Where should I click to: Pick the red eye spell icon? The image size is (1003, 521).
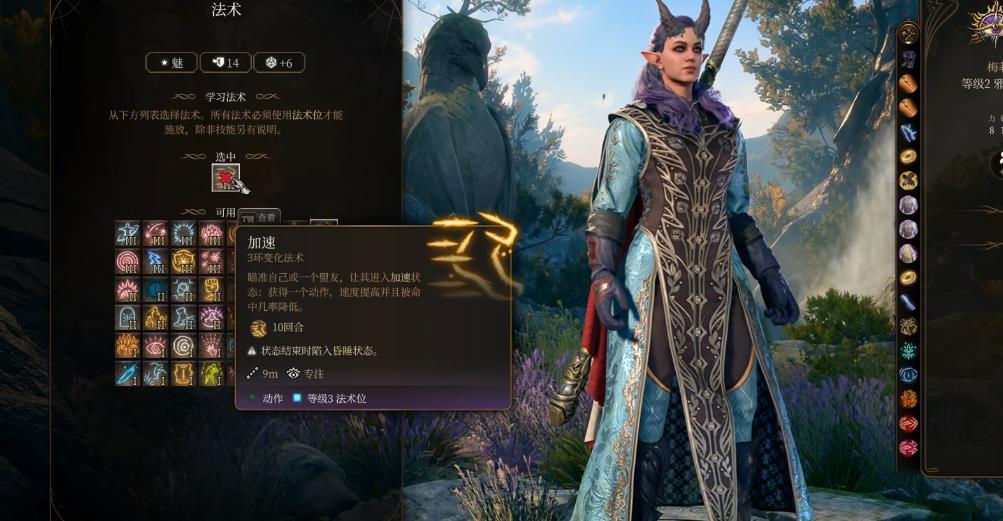pyautogui.click(x=155, y=346)
